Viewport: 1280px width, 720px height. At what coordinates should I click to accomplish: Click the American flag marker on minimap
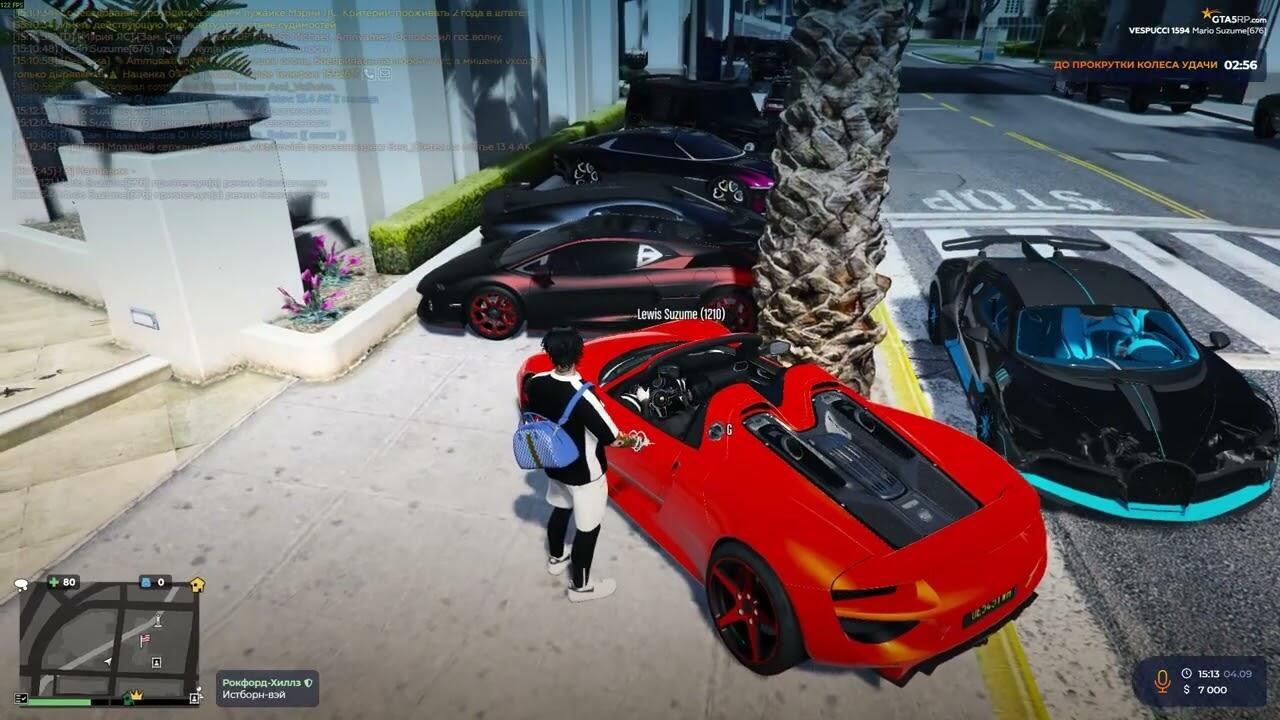[145, 639]
